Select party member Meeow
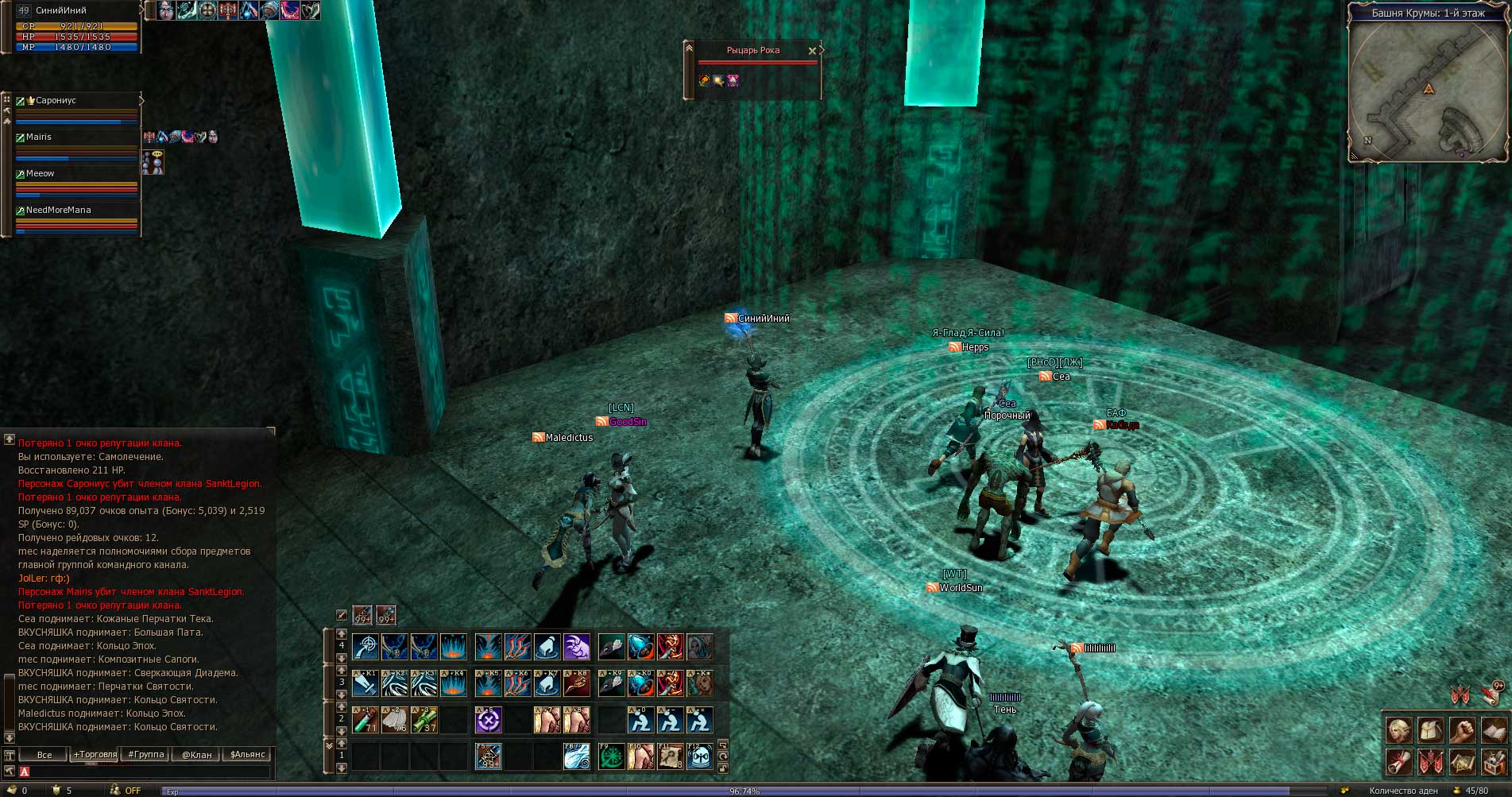The height and width of the screenshot is (797, 1512). pos(41,174)
